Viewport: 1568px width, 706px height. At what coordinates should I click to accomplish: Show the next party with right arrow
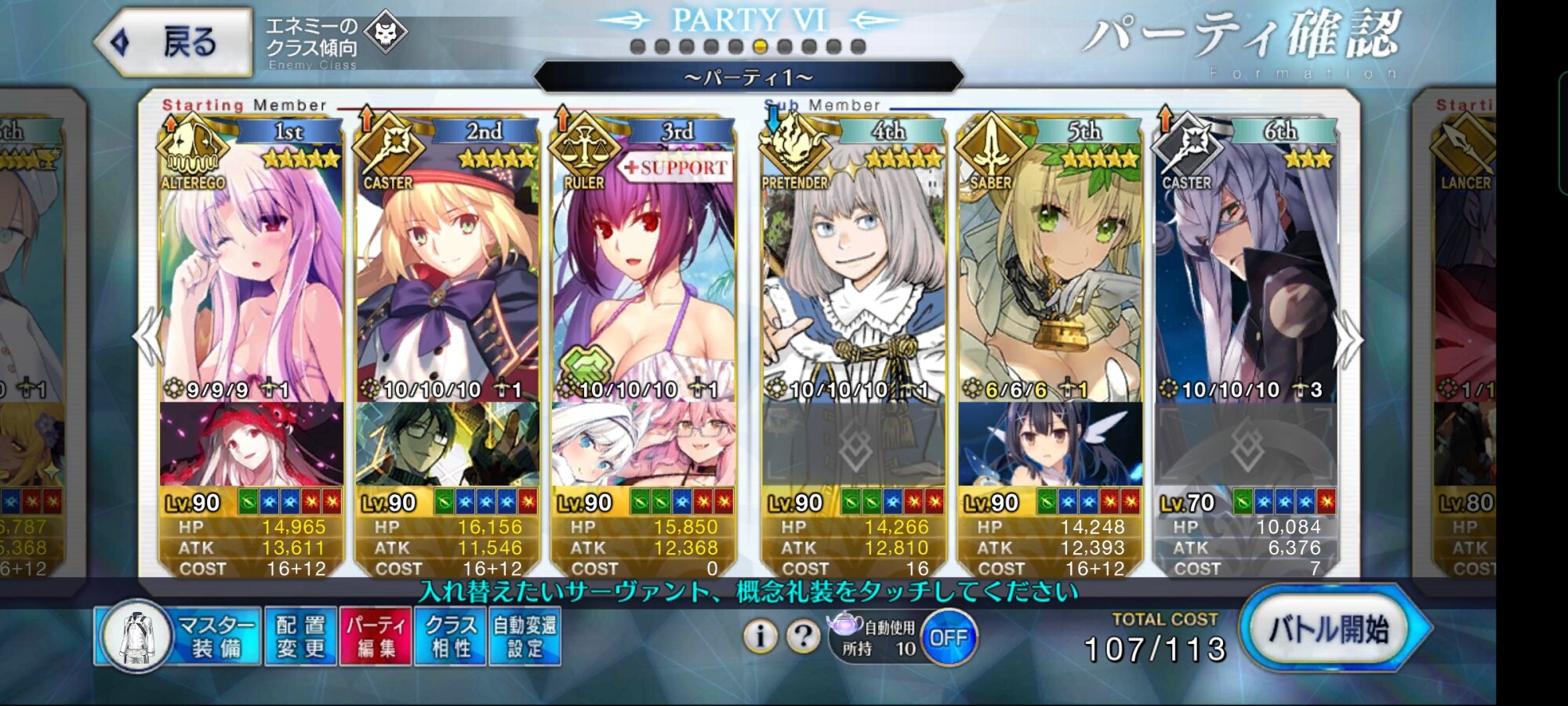point(1350,339)
